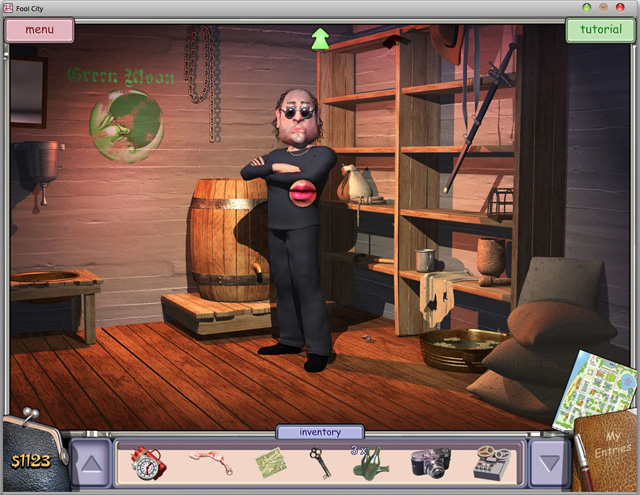Screen dimensions: 640x495
Task: Open the tutorial
Action: (x=600, y=29)
